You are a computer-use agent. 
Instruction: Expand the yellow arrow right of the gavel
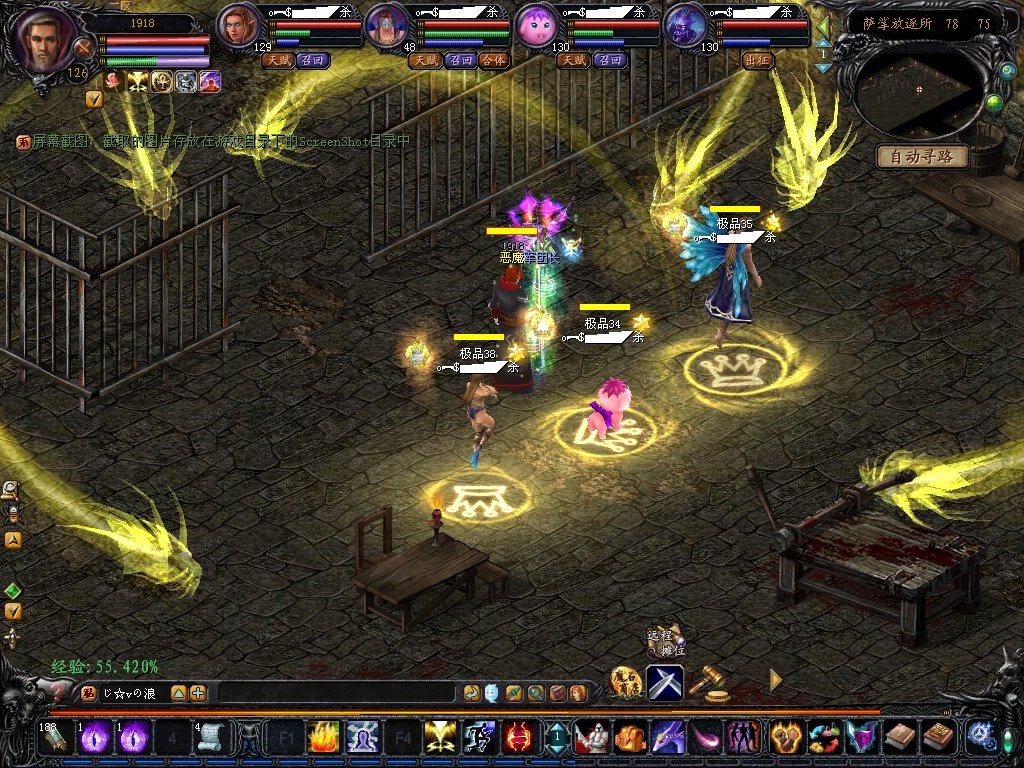point(775,680)
